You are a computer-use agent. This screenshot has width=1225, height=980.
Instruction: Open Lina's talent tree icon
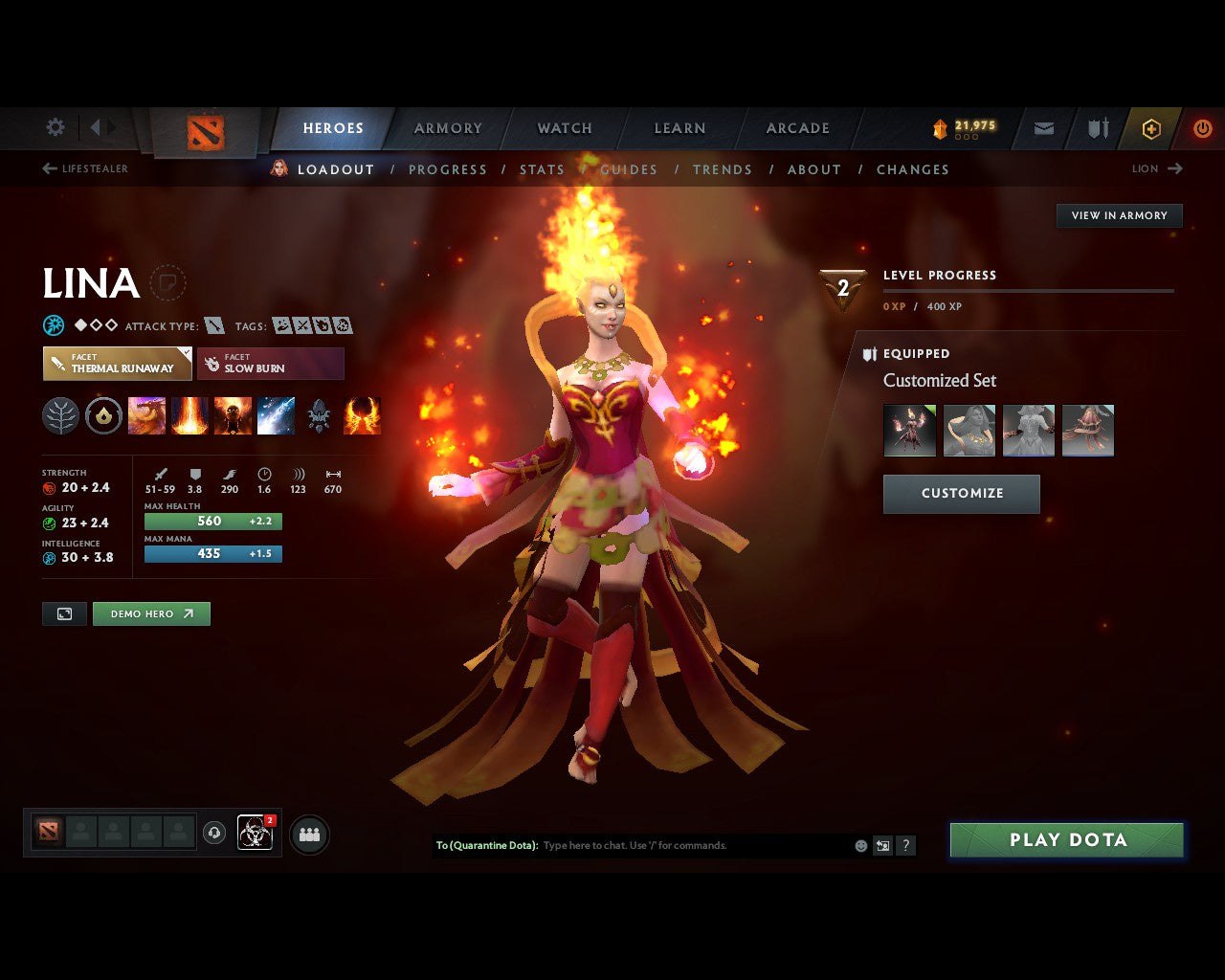point(60,414)
